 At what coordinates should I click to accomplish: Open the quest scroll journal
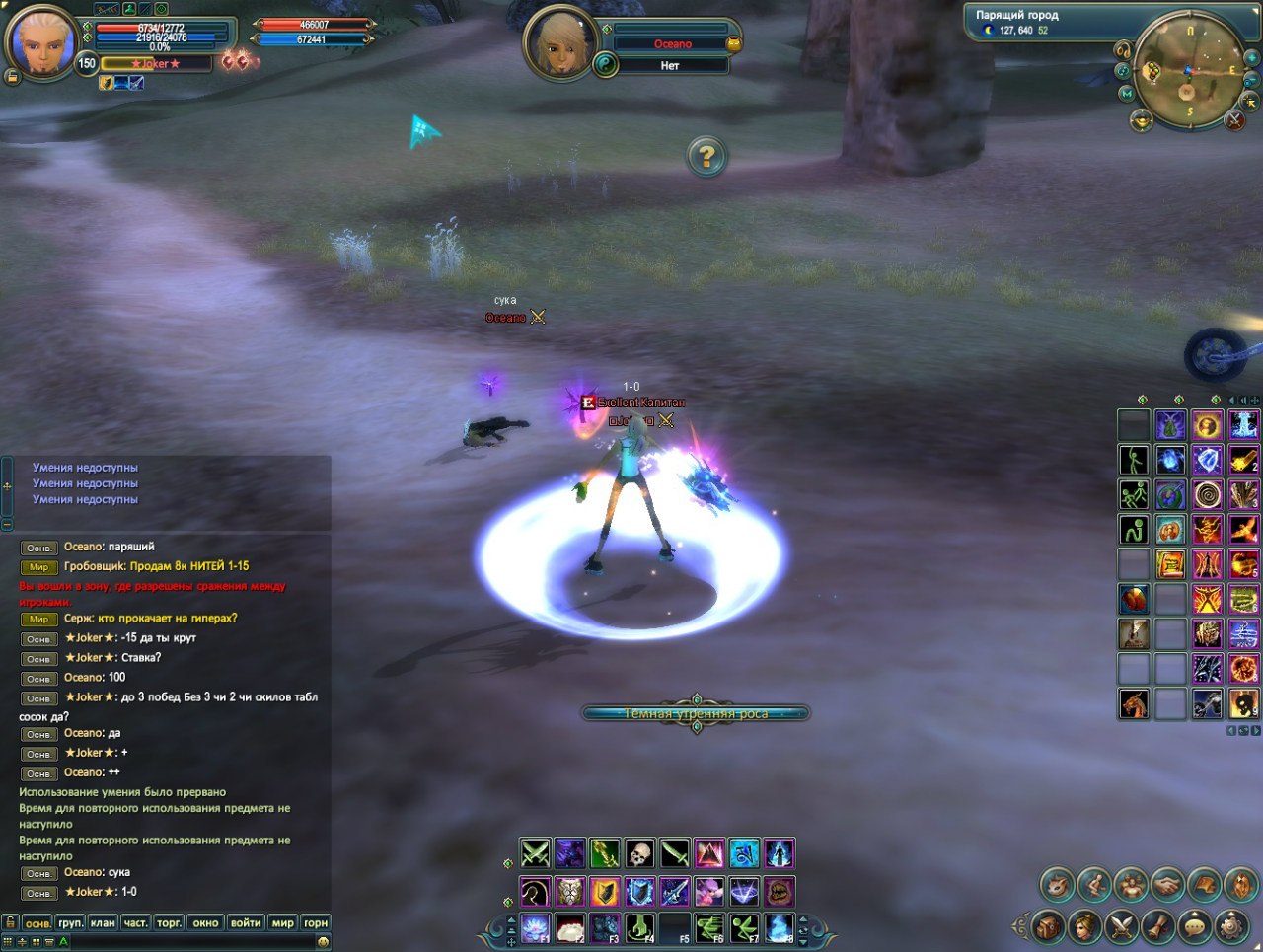[1158, 926]
